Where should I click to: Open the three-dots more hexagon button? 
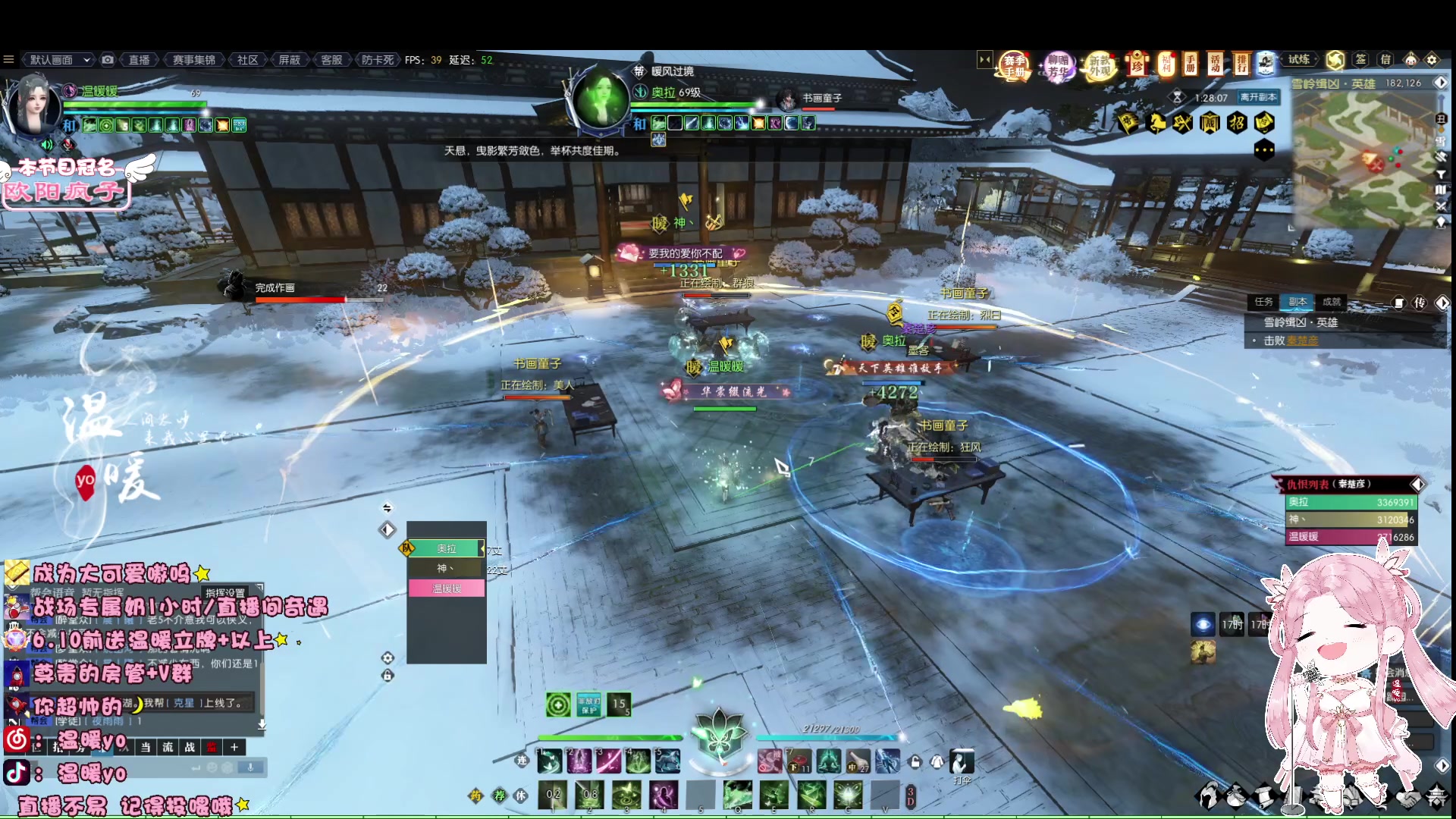pyautogui.click(x=1263, y=150)
